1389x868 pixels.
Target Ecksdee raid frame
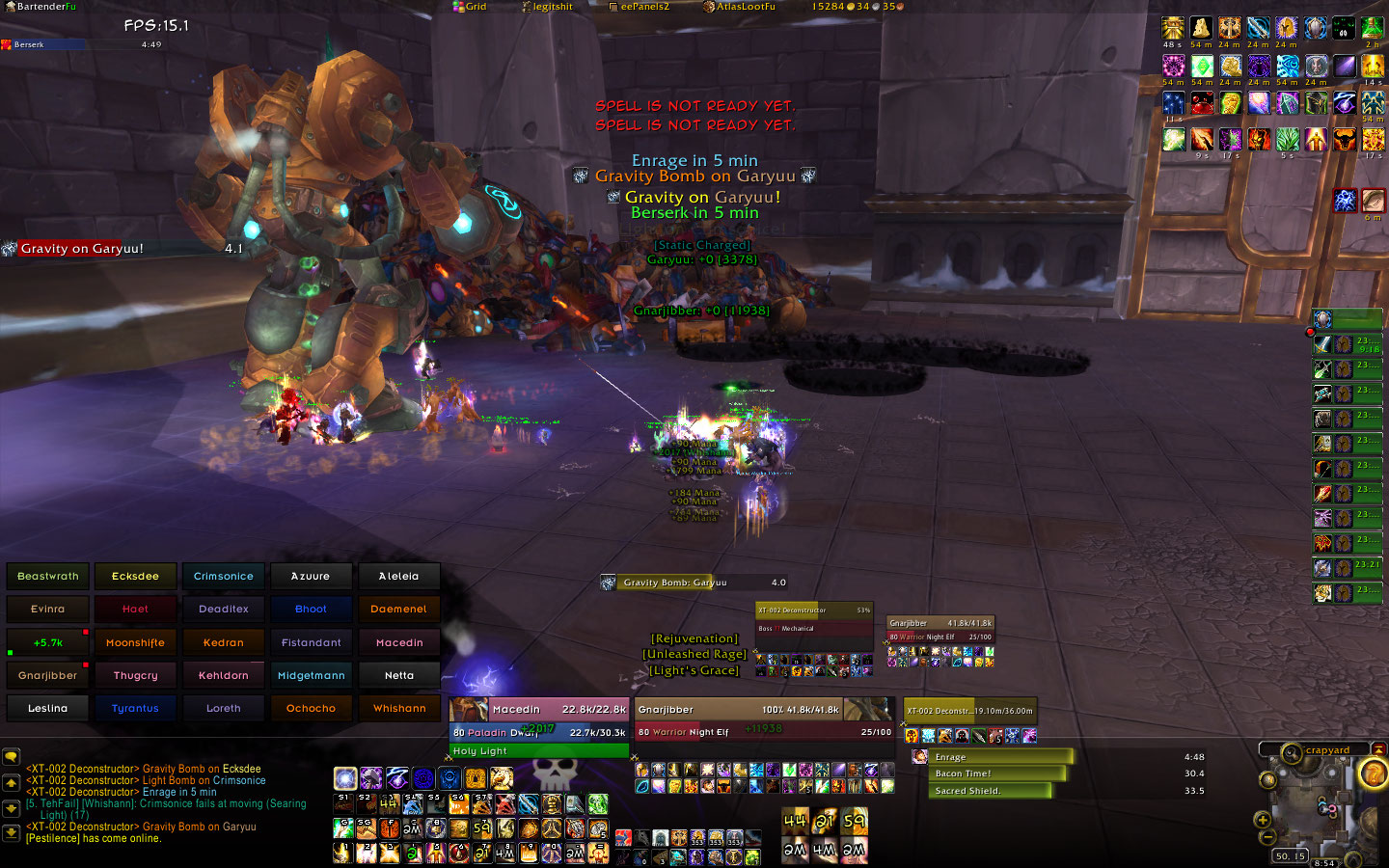135,577
